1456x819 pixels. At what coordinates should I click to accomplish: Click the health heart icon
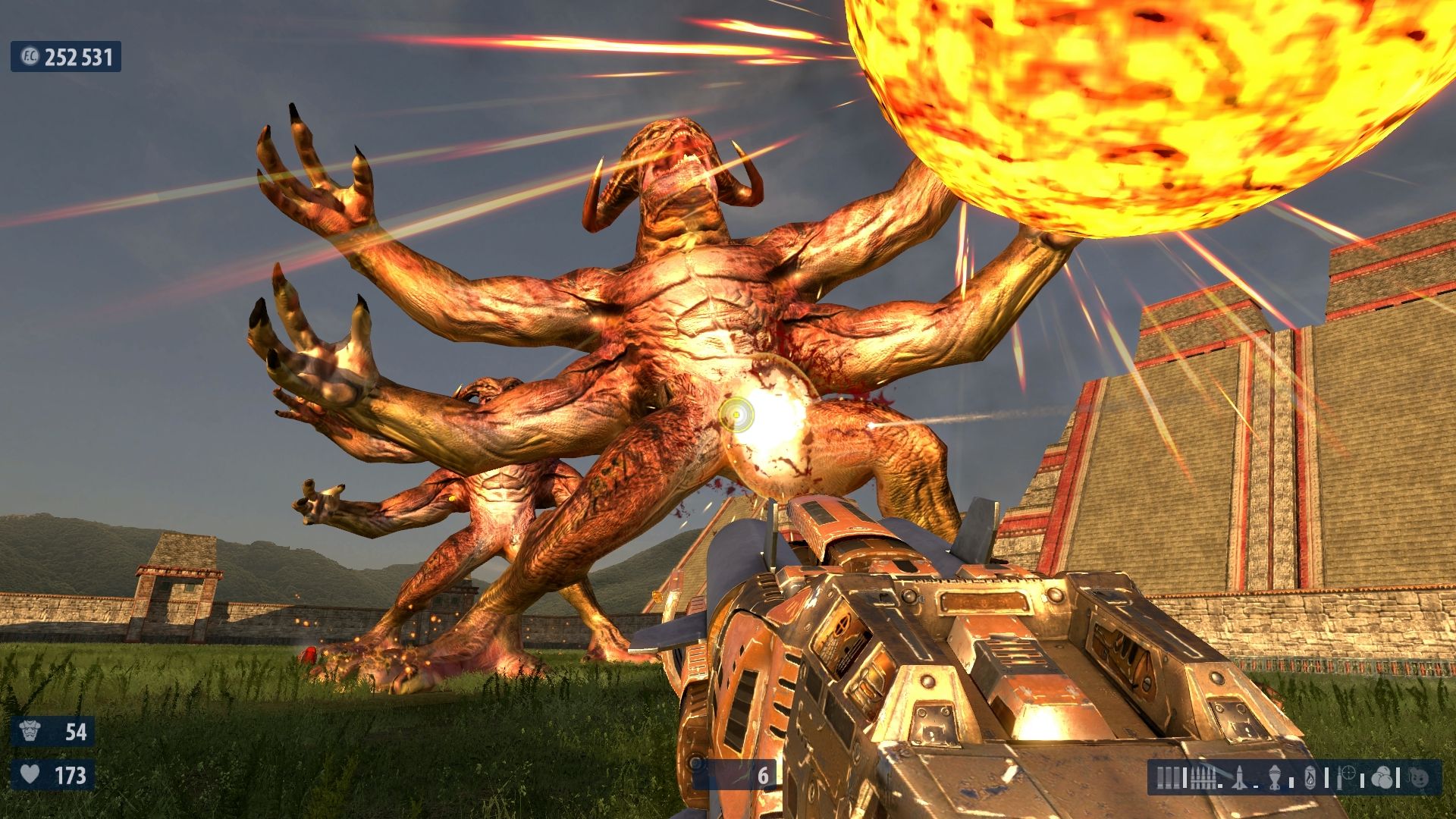coord(28,776)
